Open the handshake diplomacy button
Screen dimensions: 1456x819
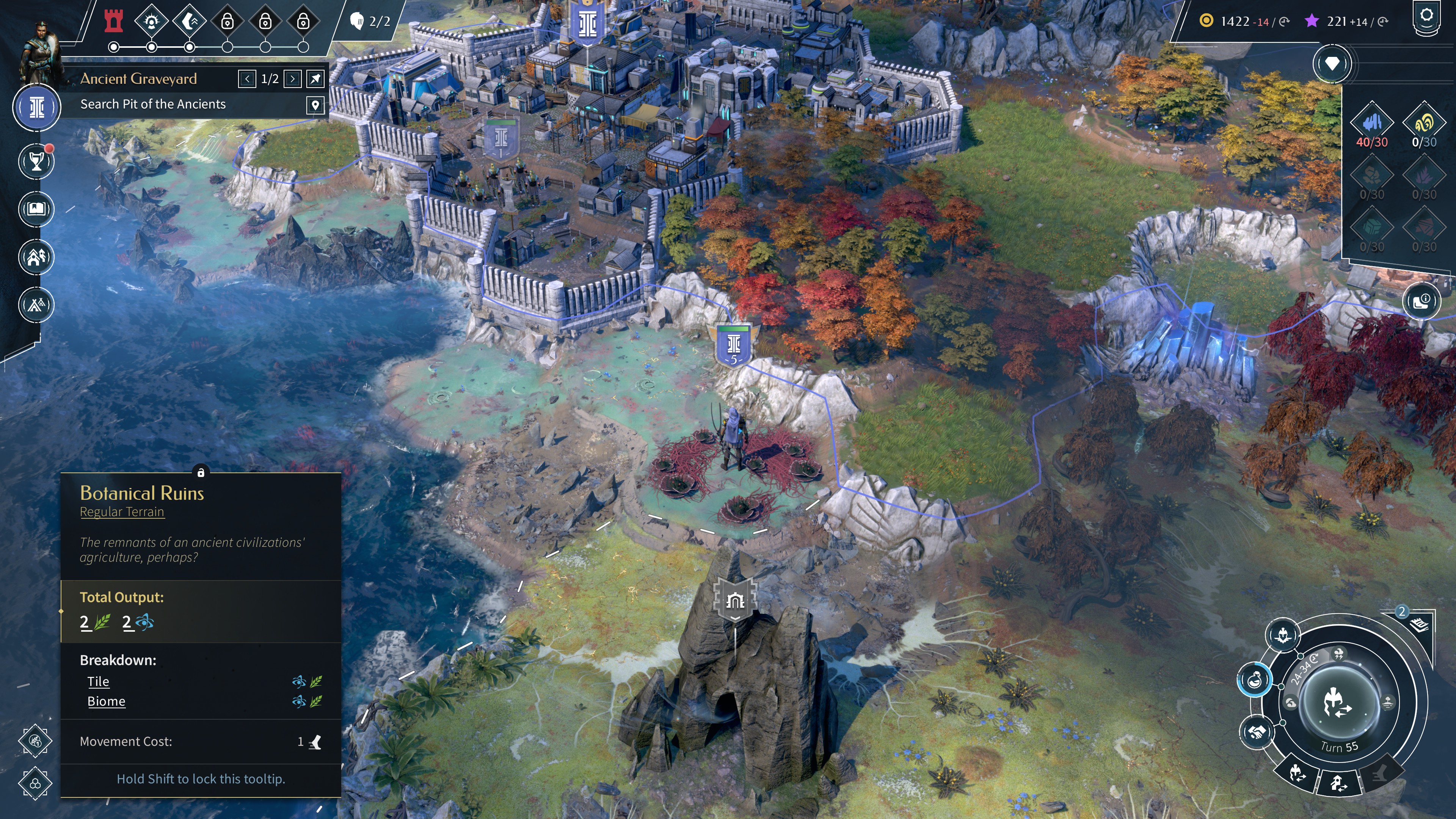click(x=1256, y=733)
